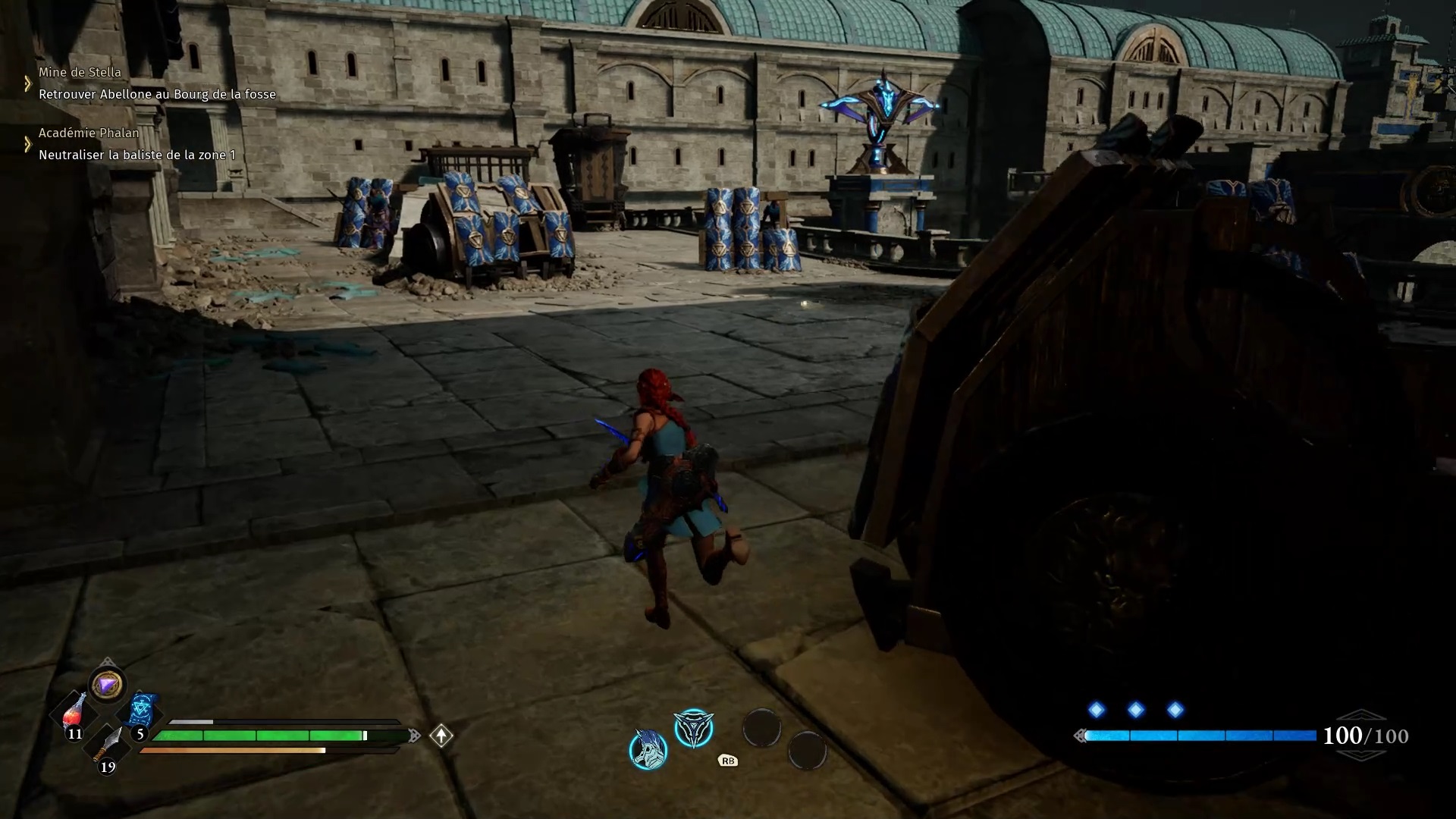Viewport: 1456px width, 819px height.
Task: Activate the horned beast head ability
Action: (x=648, y=749)
